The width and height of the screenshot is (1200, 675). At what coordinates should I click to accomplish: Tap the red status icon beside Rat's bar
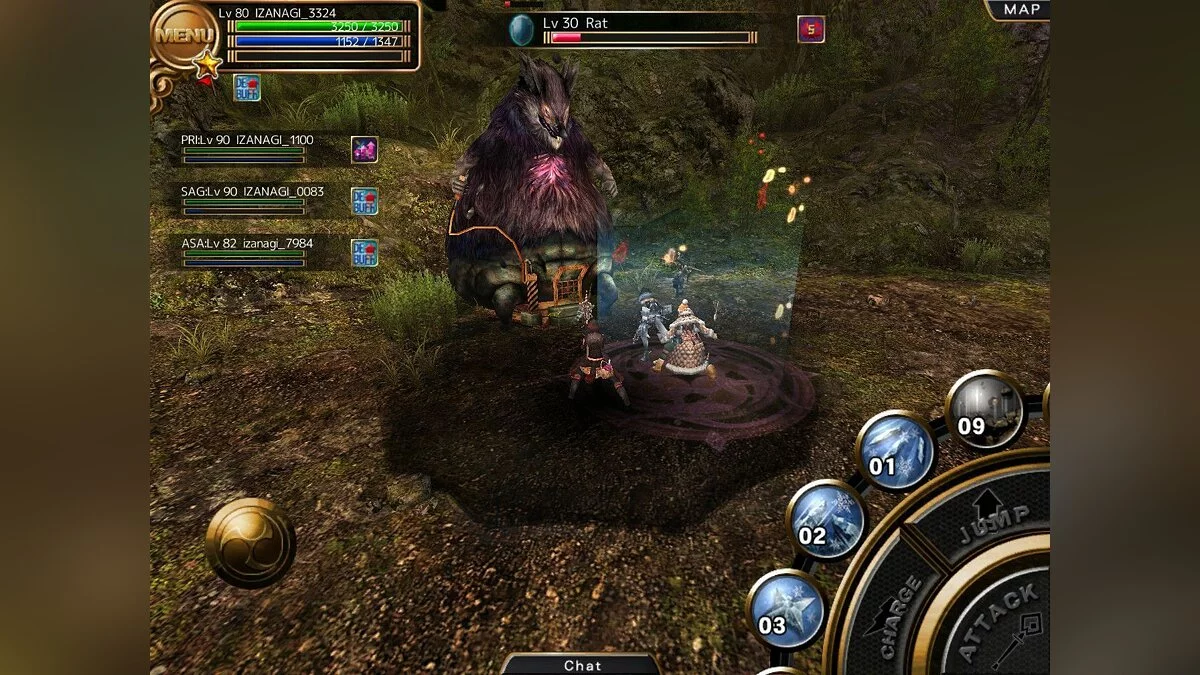click(x=811, y=29)
